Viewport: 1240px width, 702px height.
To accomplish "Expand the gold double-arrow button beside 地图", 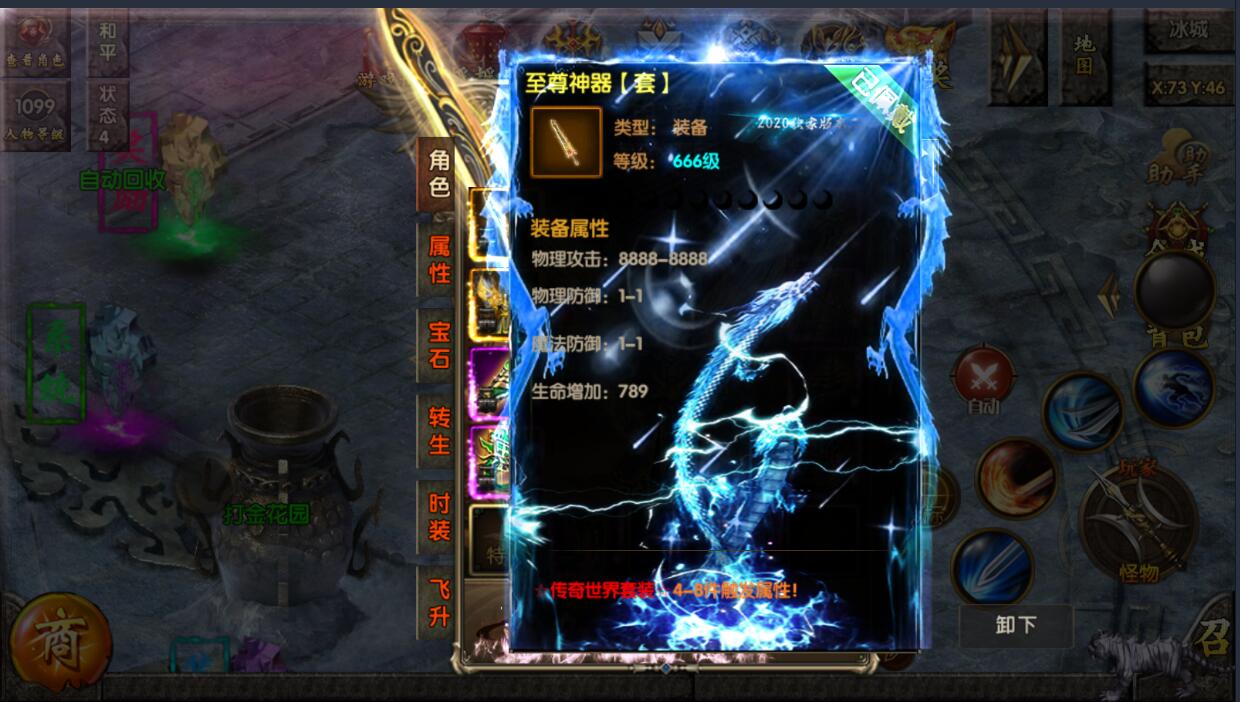I will click(x=1018, y=56).
